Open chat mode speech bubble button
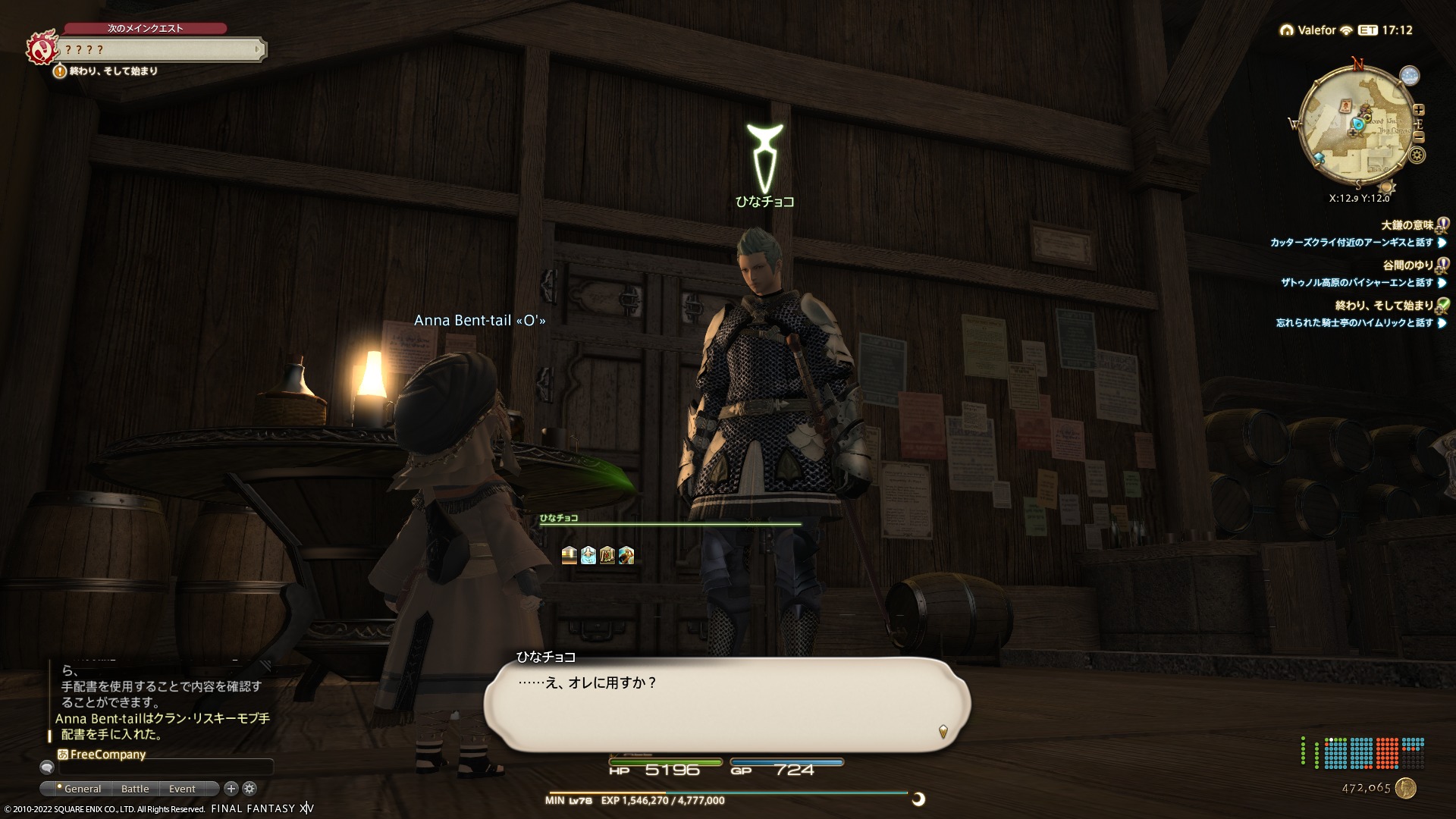The width and height of the screenshot is (1456, 819). [x=47, y=767]
